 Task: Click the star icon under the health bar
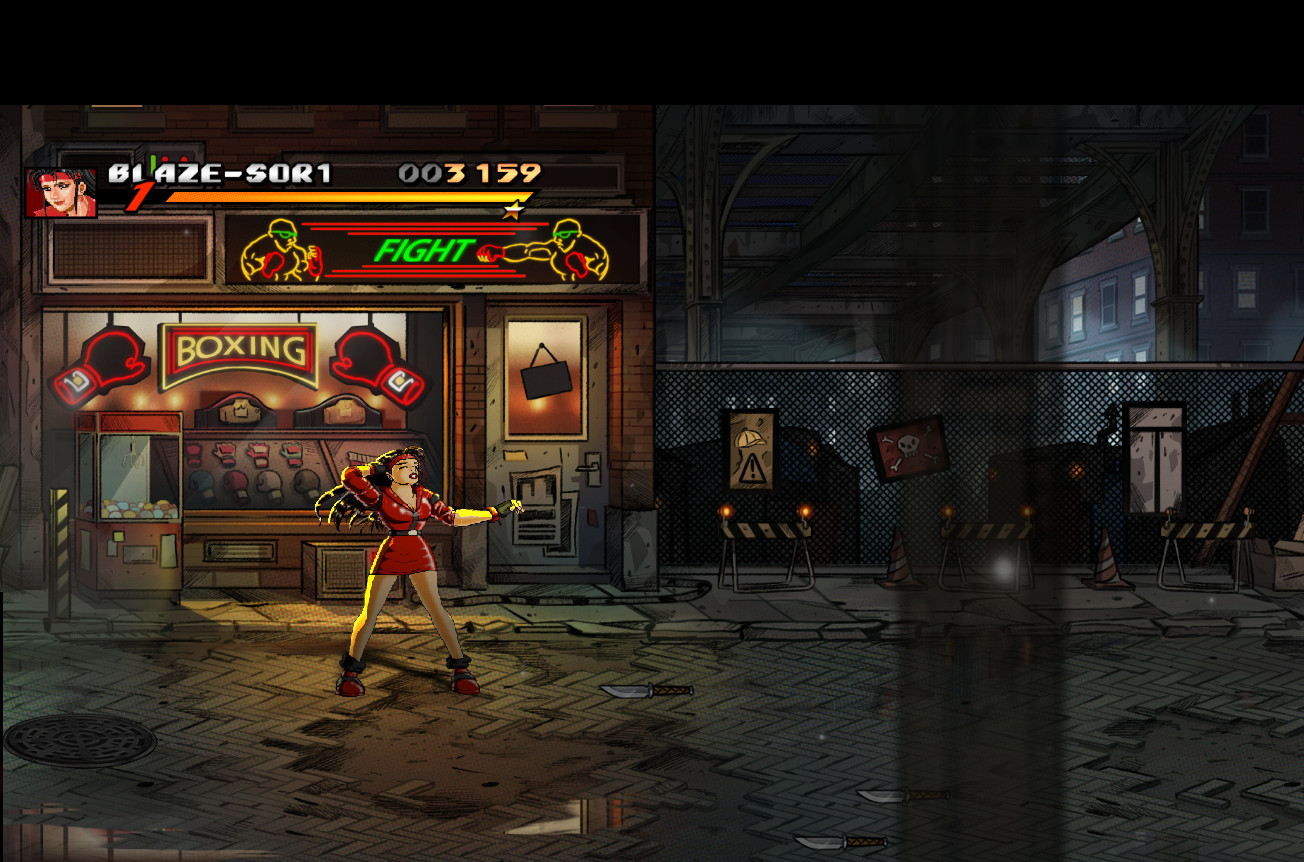tap(514, 211)
